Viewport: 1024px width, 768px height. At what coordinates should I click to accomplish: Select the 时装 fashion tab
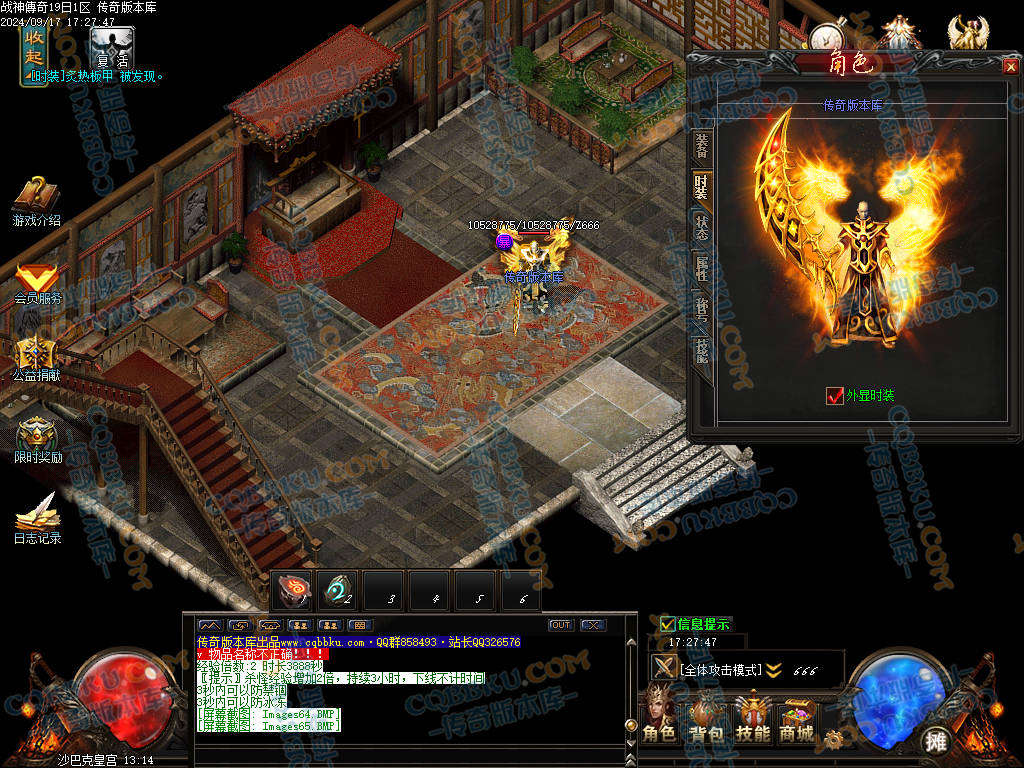pos(701,187)
